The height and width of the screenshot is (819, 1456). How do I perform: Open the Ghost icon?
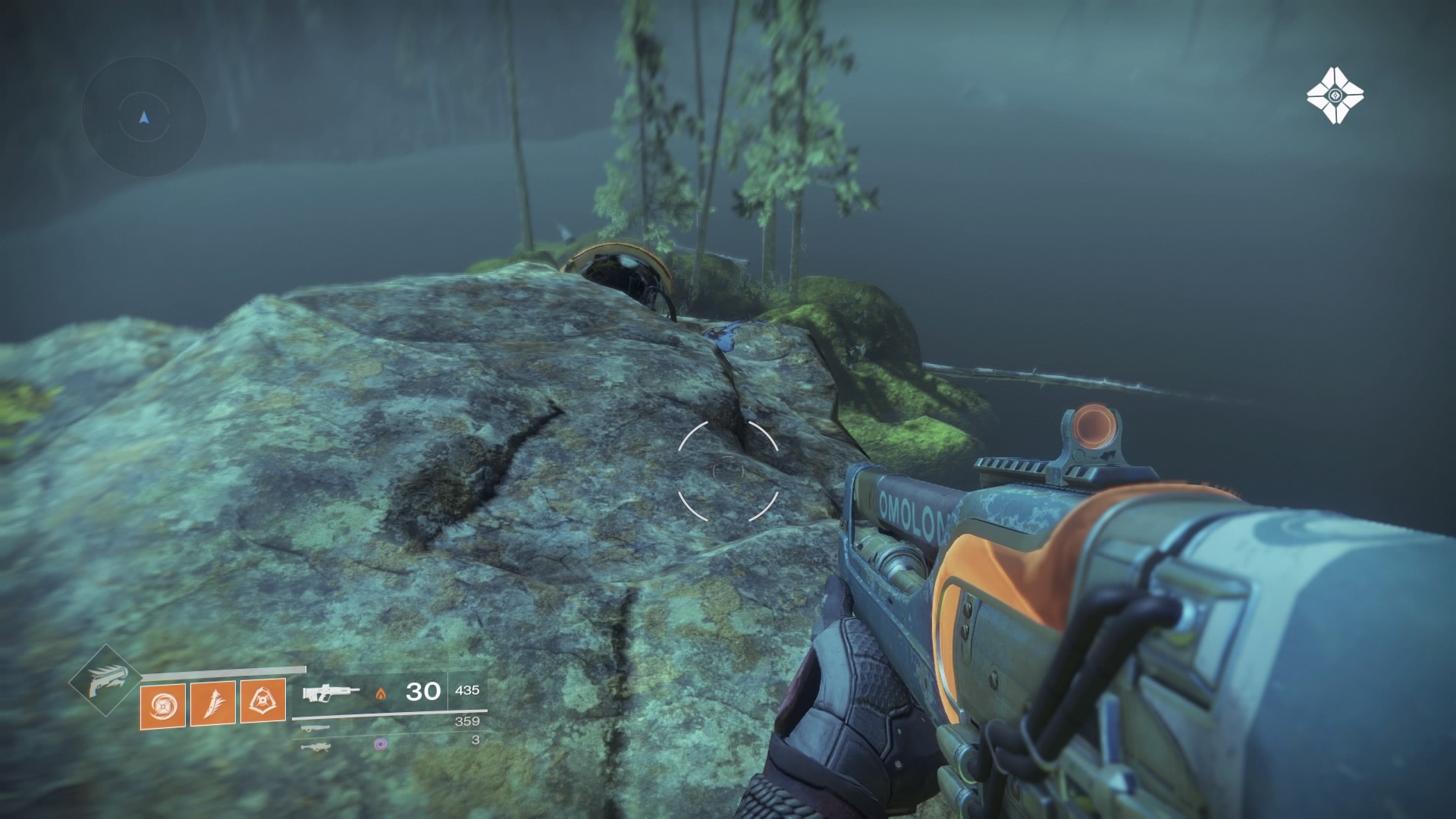point(1335,96)
